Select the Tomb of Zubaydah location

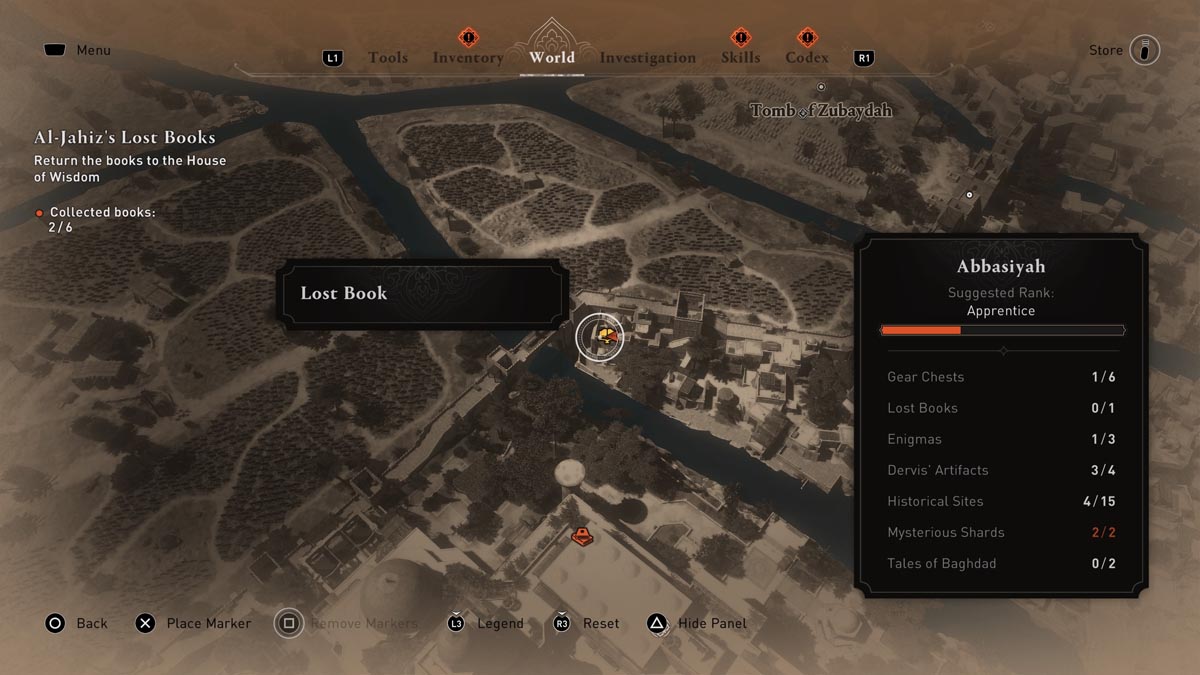coord(821,110)
